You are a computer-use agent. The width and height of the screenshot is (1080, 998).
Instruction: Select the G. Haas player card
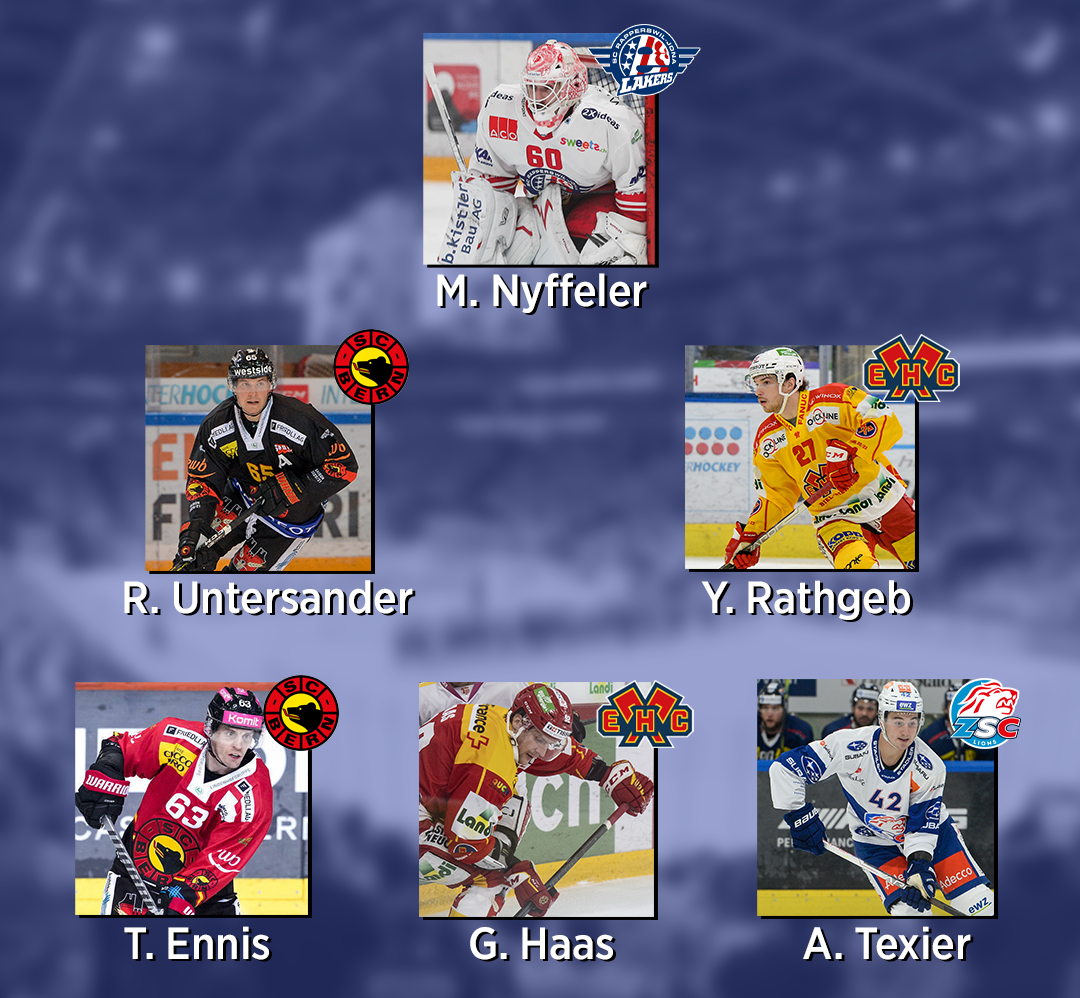click(x=536, y=799)
